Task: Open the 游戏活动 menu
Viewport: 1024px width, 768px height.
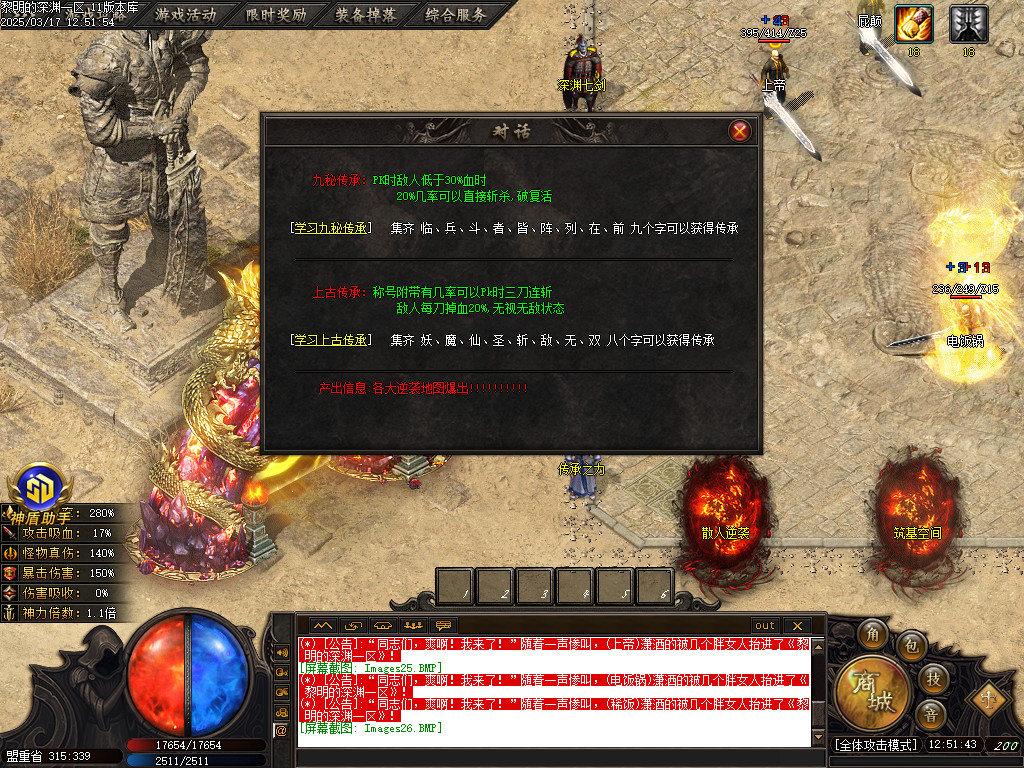Action: coord(186,15)
